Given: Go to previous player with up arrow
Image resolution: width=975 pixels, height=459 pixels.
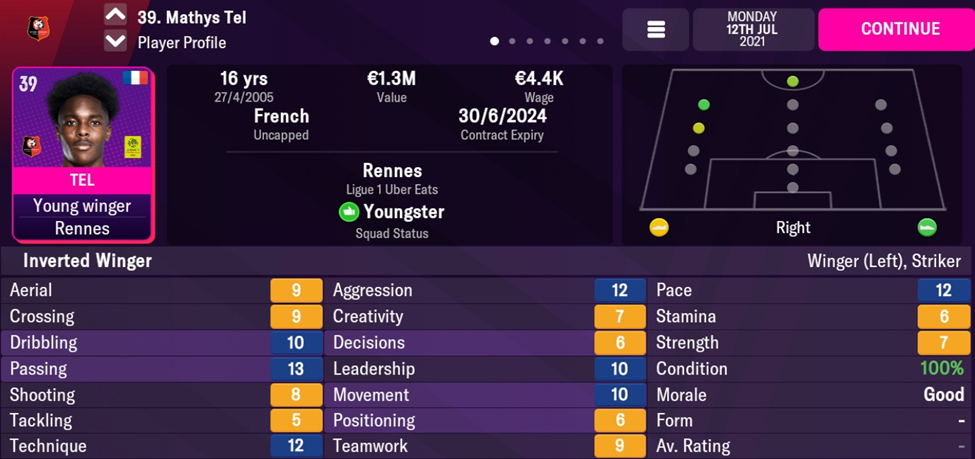Looking at the screenshot, I should pos(116,15).
